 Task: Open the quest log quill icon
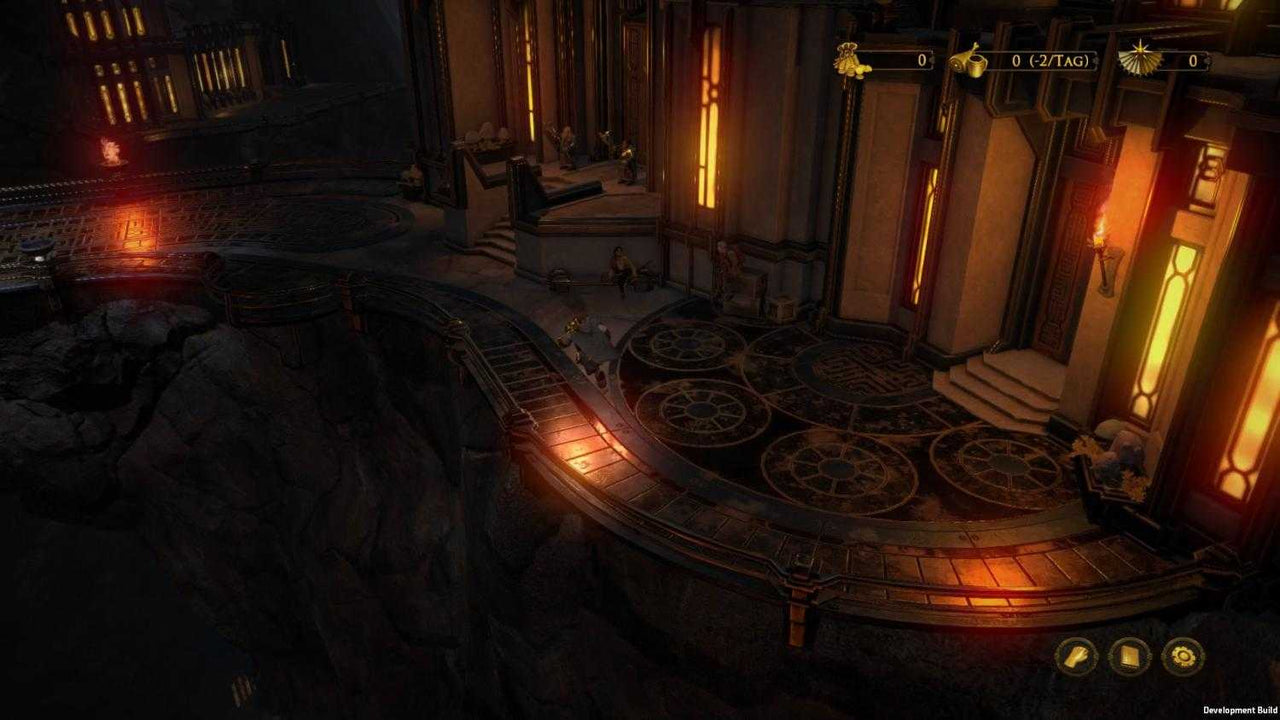tap(1075, 656)
